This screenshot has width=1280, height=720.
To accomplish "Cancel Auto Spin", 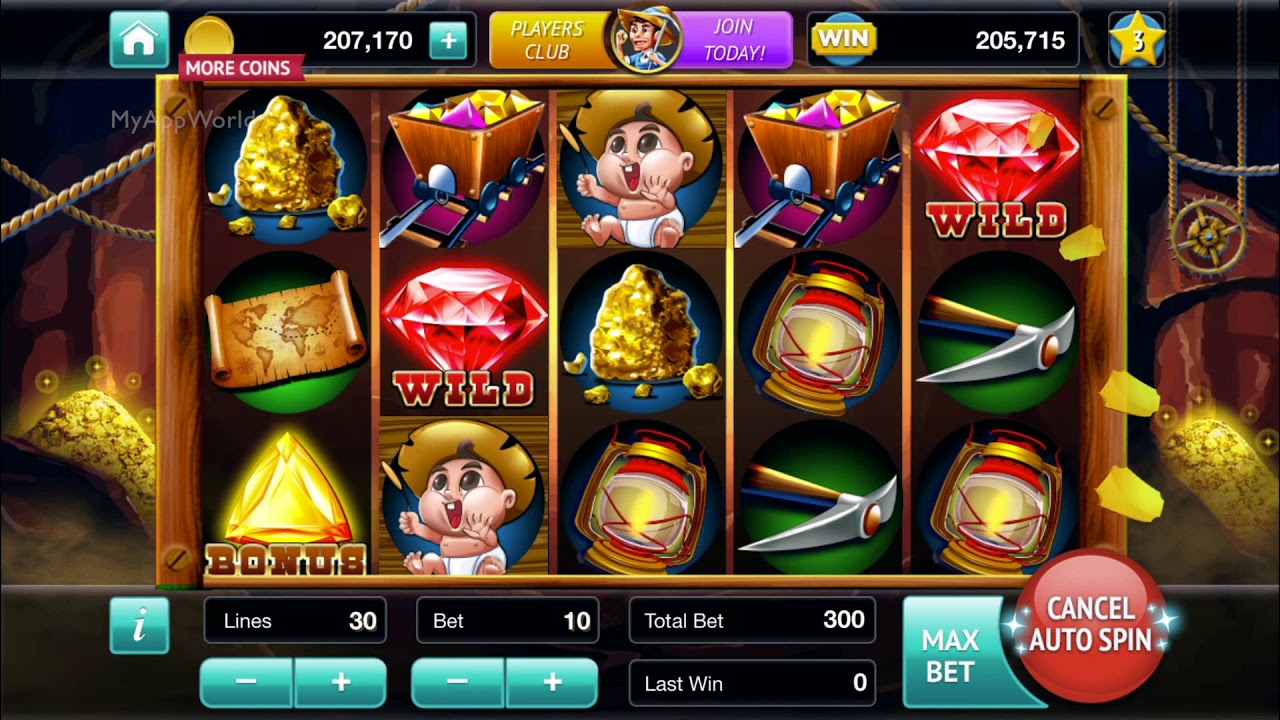I will [1090, 625].
